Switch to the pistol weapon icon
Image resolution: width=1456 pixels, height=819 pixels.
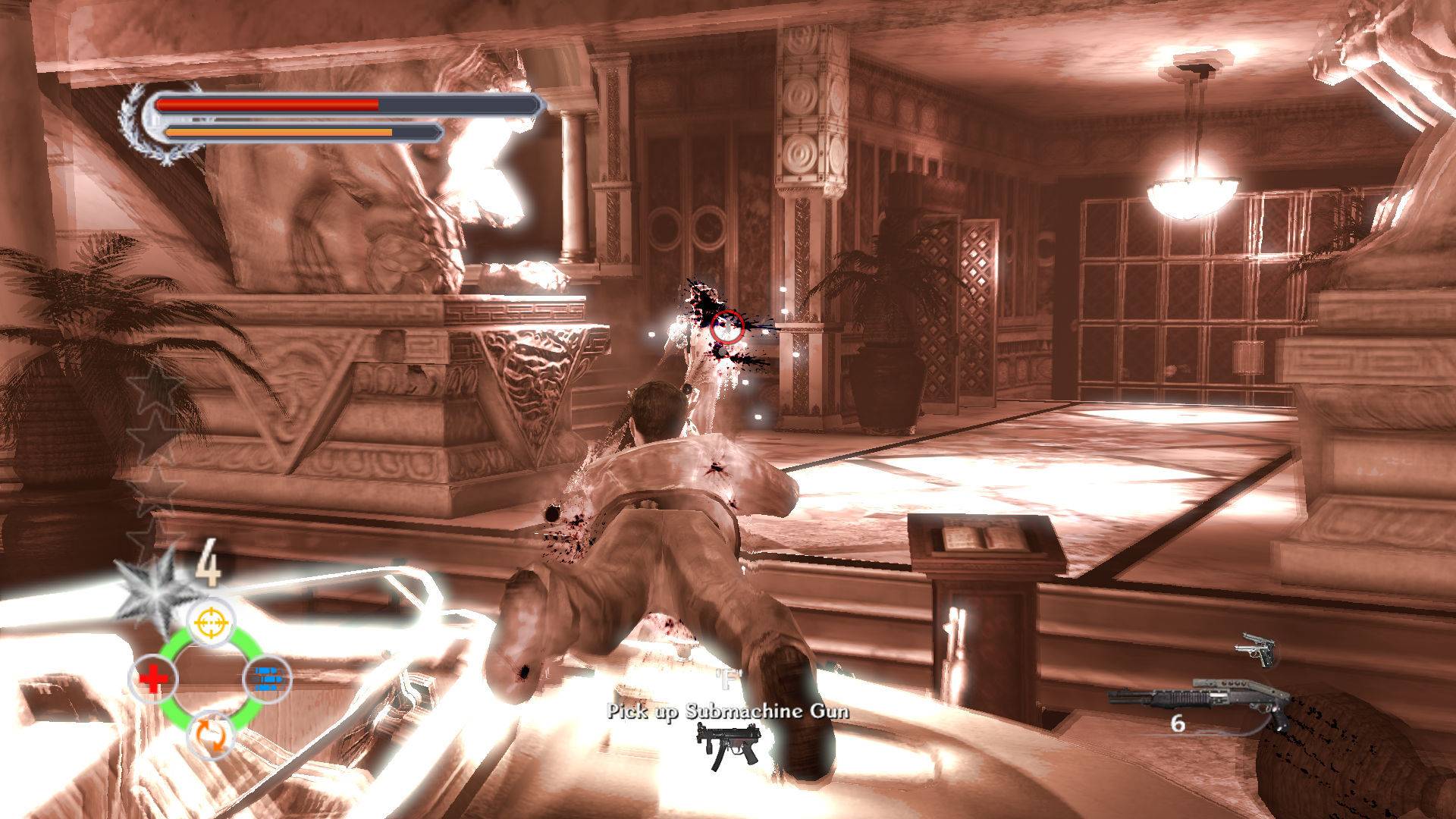click(1254, 651)
